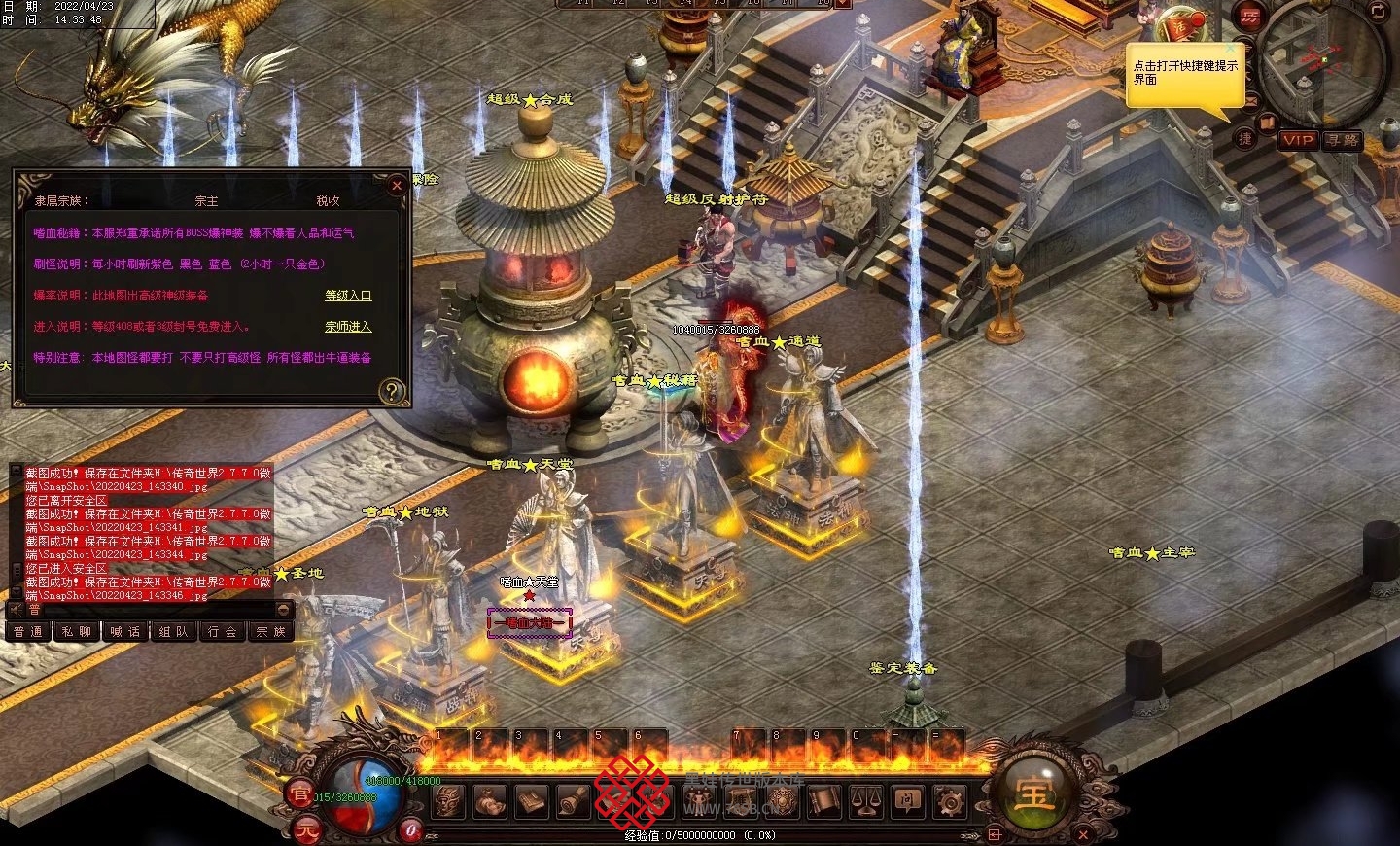This screenshot has width=1400, height=846.
Task: Open the balance scales icon
Action: [x=866, y=801]
